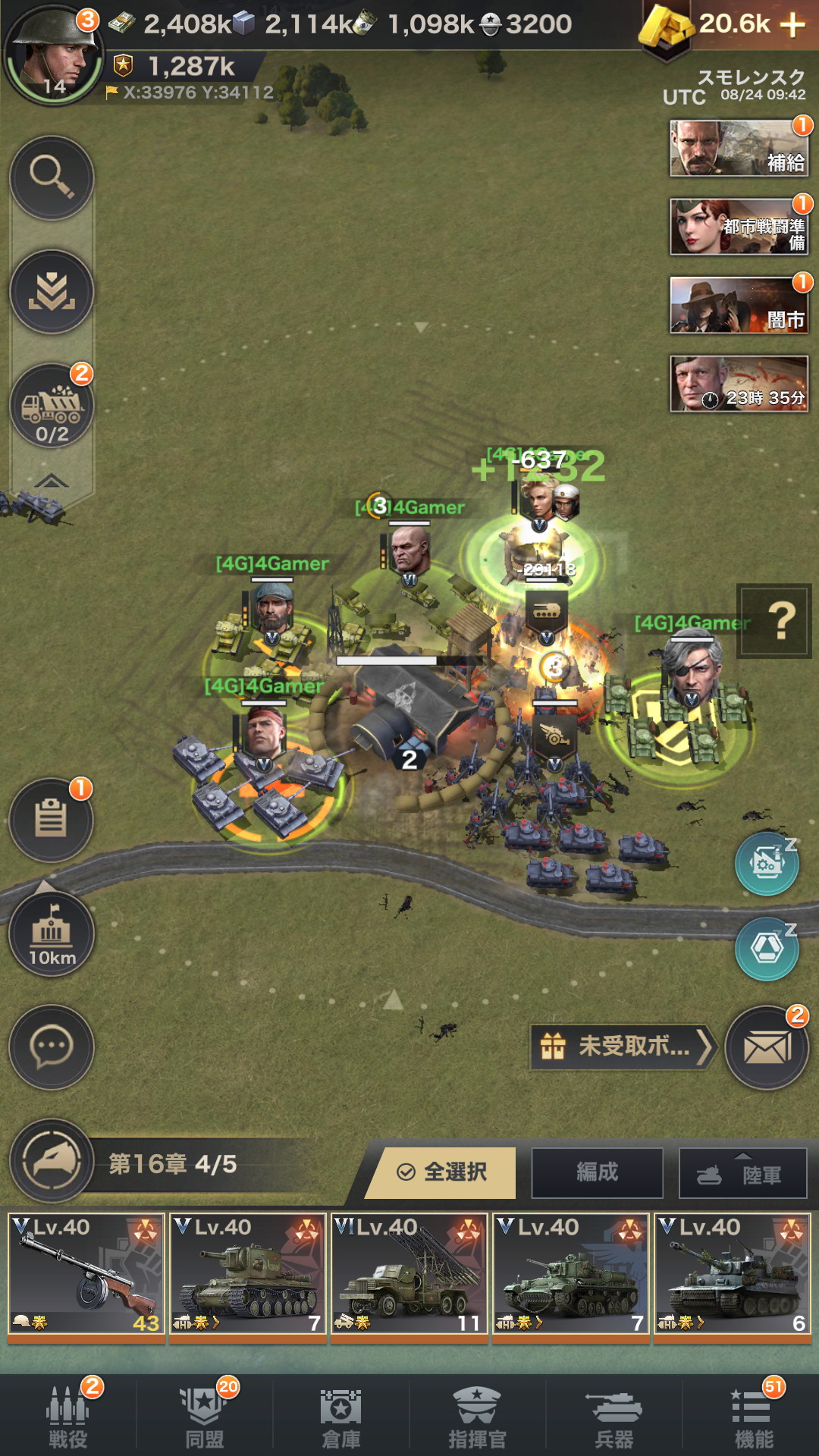This screenshot has height=1456, width=819.
Task: Open the chat bubble button
Action: point(52,1047)
